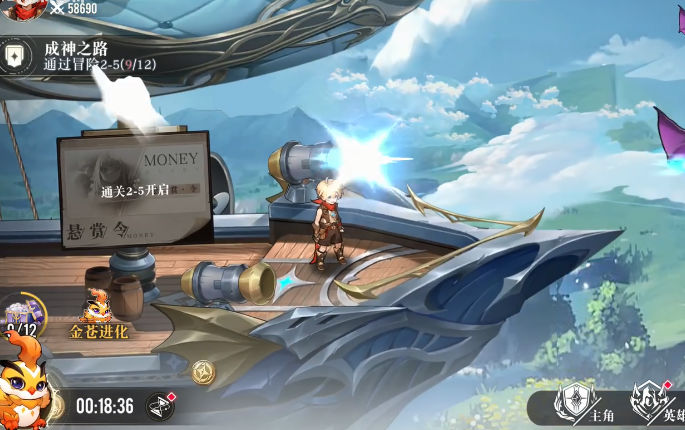Open the 金苍进化 evolution event

(x=98, y=312)
